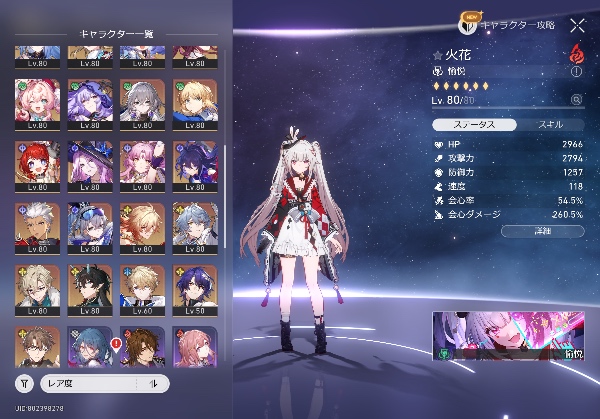
Task: Open the 詳細 stat details
Action: click(x=543, y=231)
